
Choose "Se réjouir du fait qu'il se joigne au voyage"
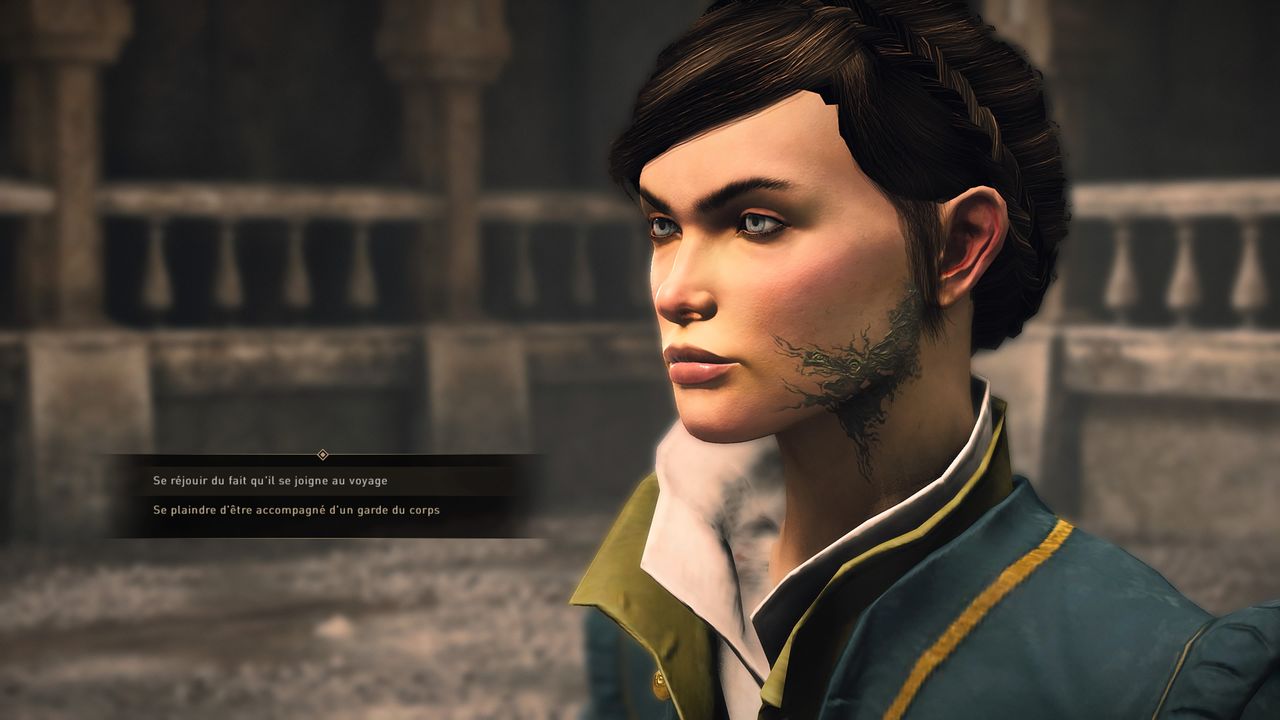pyautogui.click(x=270, y=481)
